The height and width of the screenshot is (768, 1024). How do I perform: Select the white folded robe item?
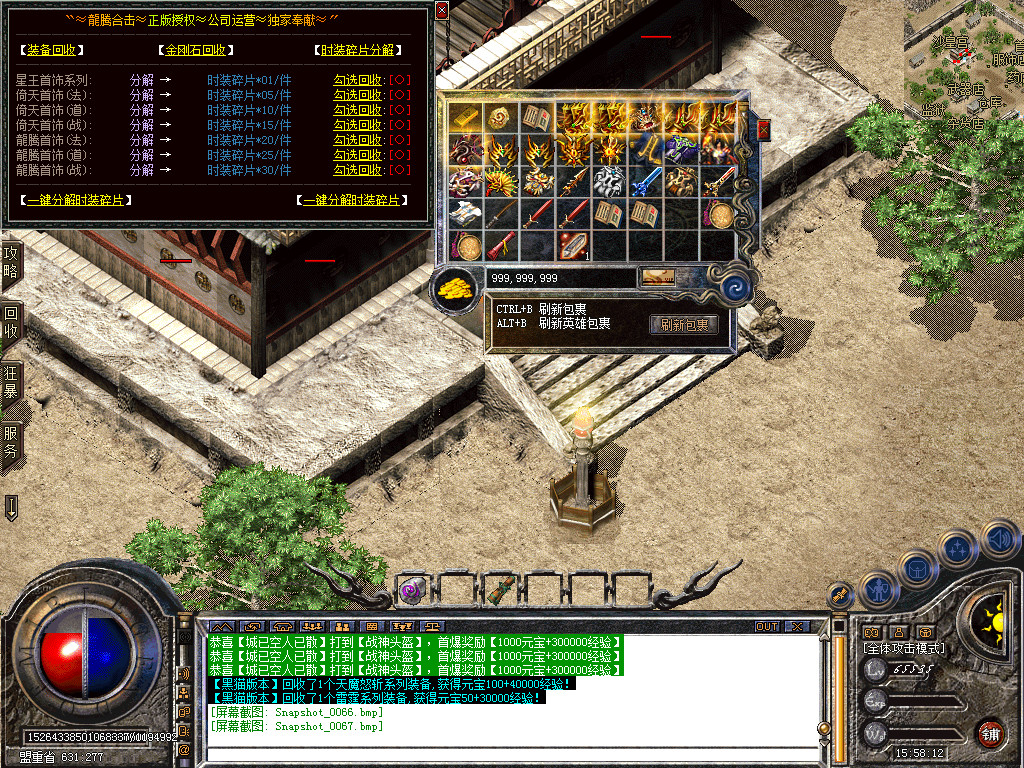coord(467,212)
